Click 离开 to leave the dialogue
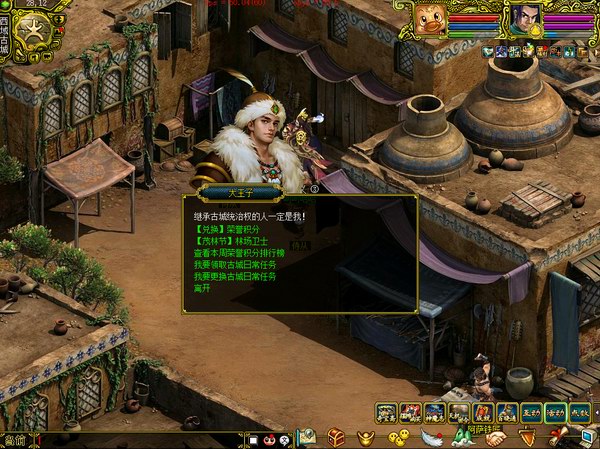 [201, 288]
